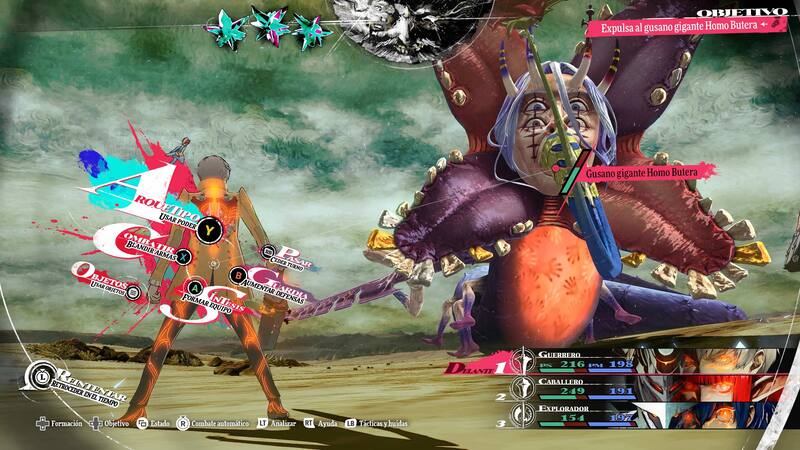The image size is (800, 450).
Task: Target the Gusano gigante Homo Butera label
Action: [x=640, y=172]
